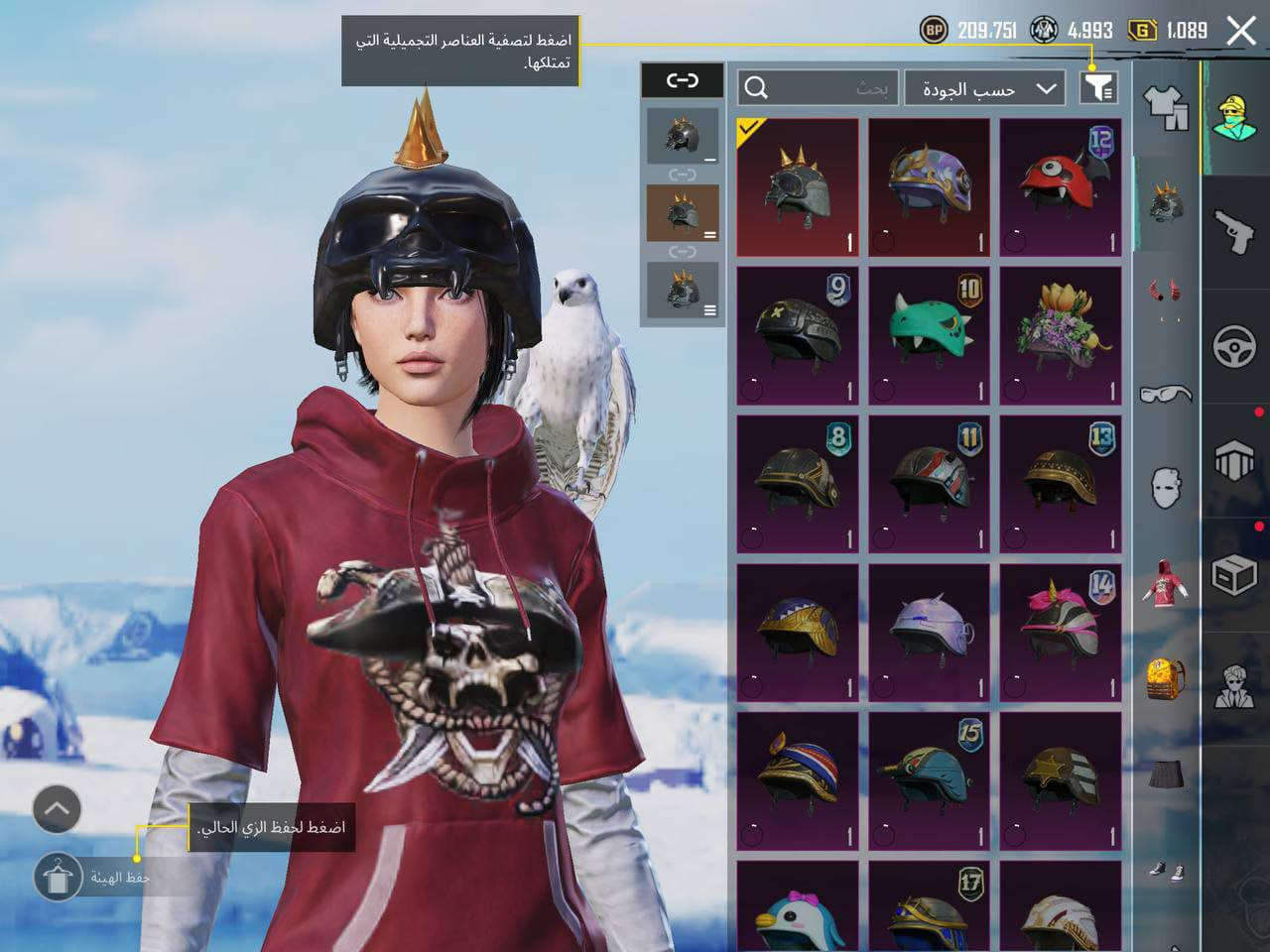Click the filter funnel icon

click(1097, 88)
